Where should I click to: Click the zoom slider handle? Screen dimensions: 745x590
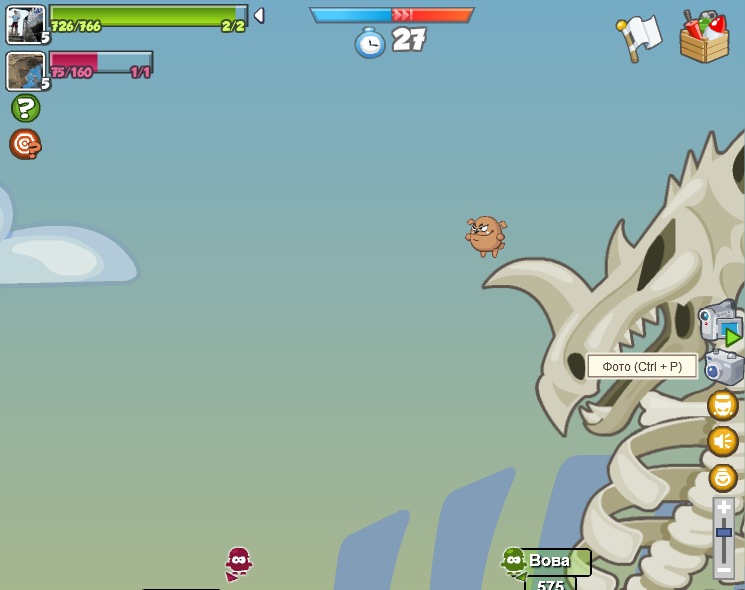click(723, 532)
